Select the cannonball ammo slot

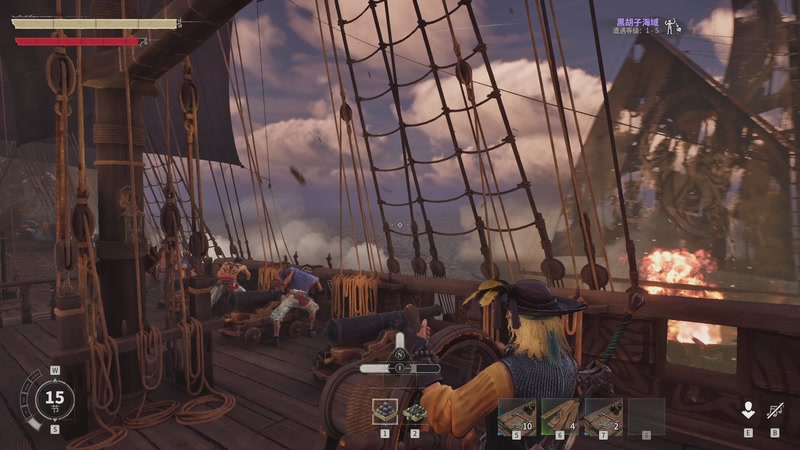pyautogui.click(x=385, y=411)
